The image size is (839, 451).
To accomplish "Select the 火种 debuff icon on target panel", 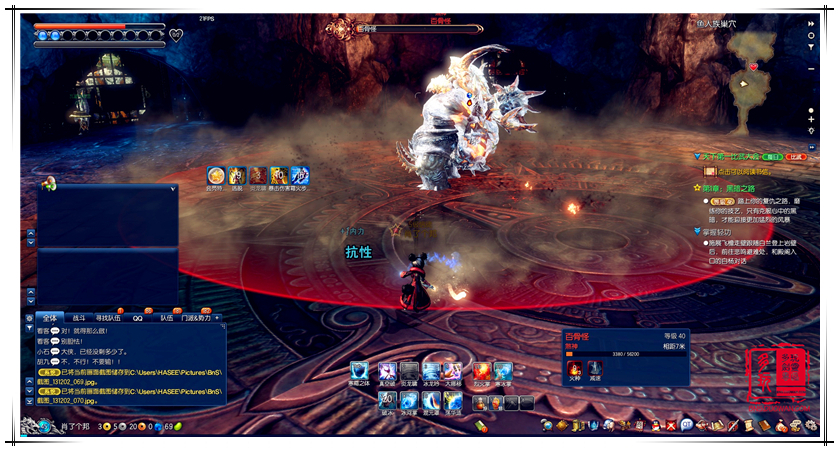I will [x=574, y=369].
